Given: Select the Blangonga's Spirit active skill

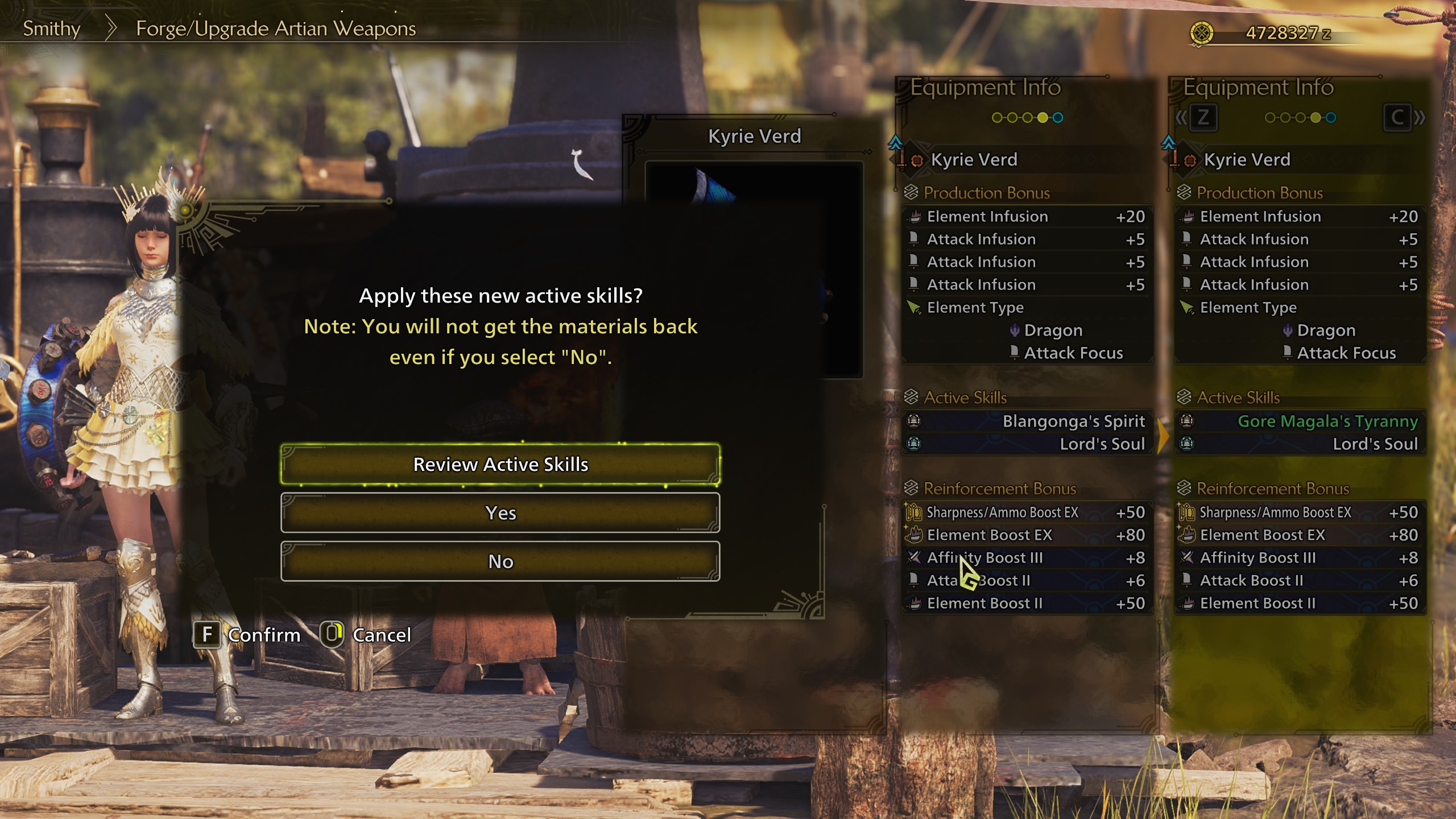Looking at the screenshot, I should [x=1073, y=421].
